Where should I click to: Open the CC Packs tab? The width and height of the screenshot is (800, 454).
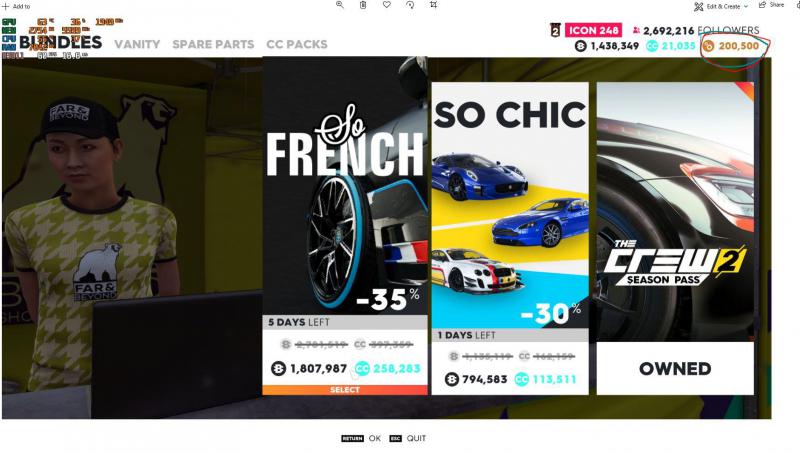[296, 44]
